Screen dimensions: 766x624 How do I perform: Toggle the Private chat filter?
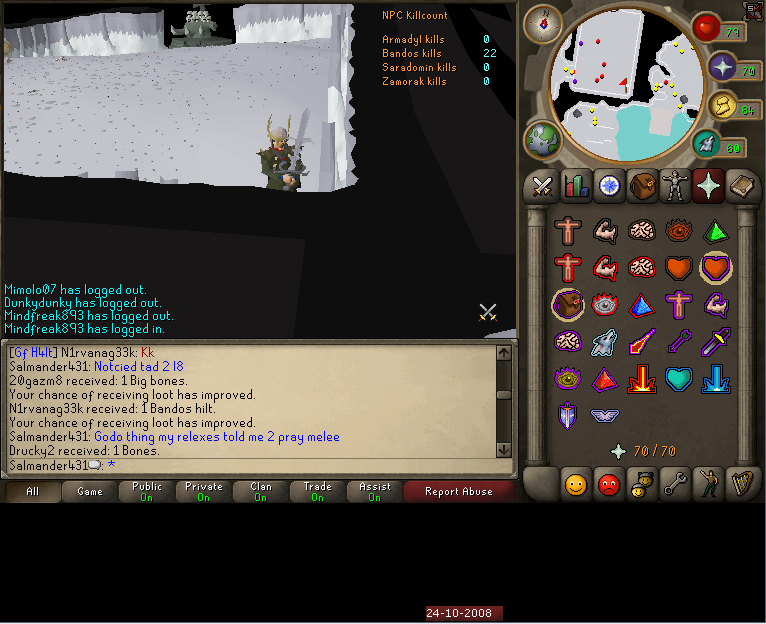[x=204, y=491]
